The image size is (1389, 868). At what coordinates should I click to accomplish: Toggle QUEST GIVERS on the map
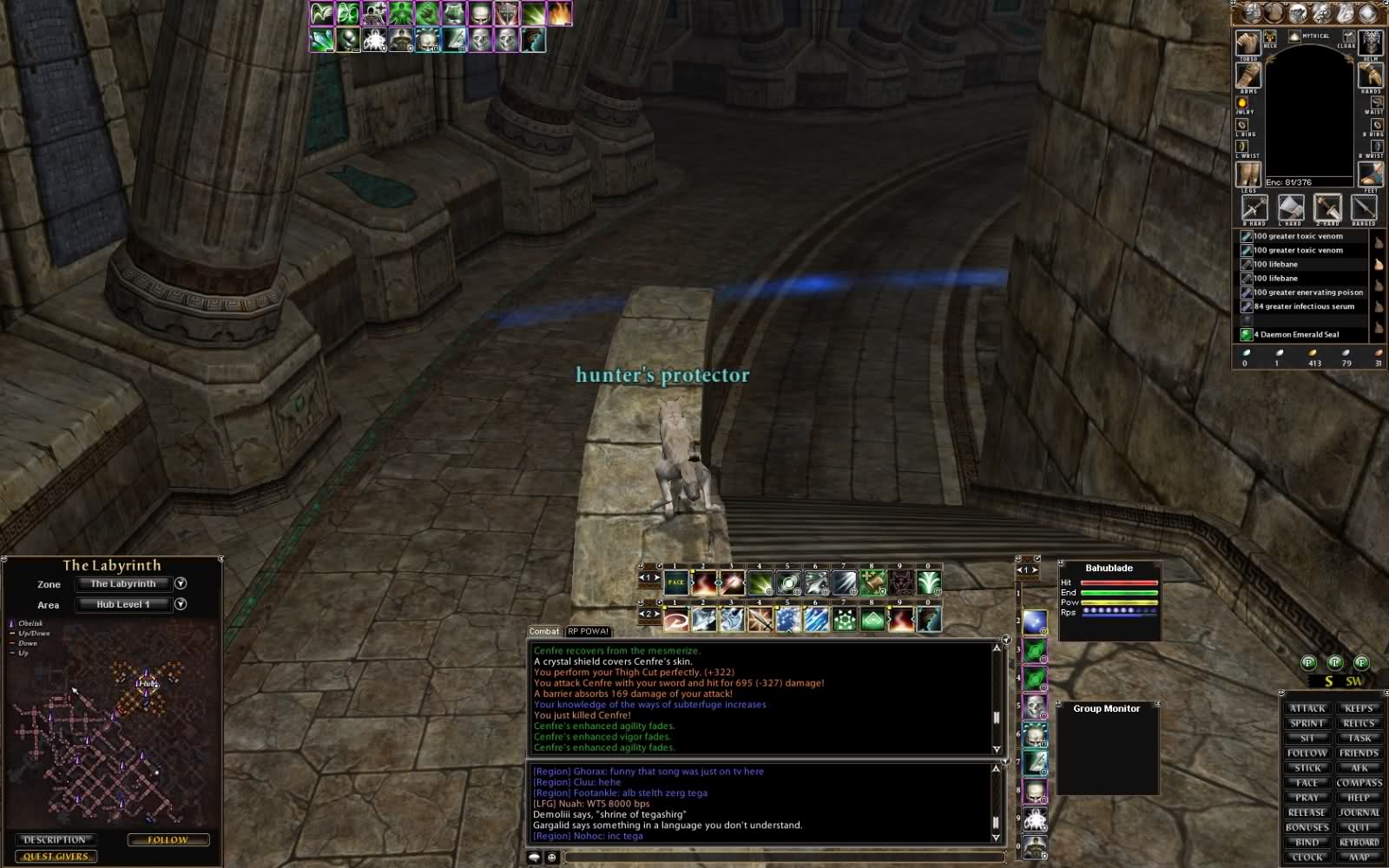pos(56,856)
